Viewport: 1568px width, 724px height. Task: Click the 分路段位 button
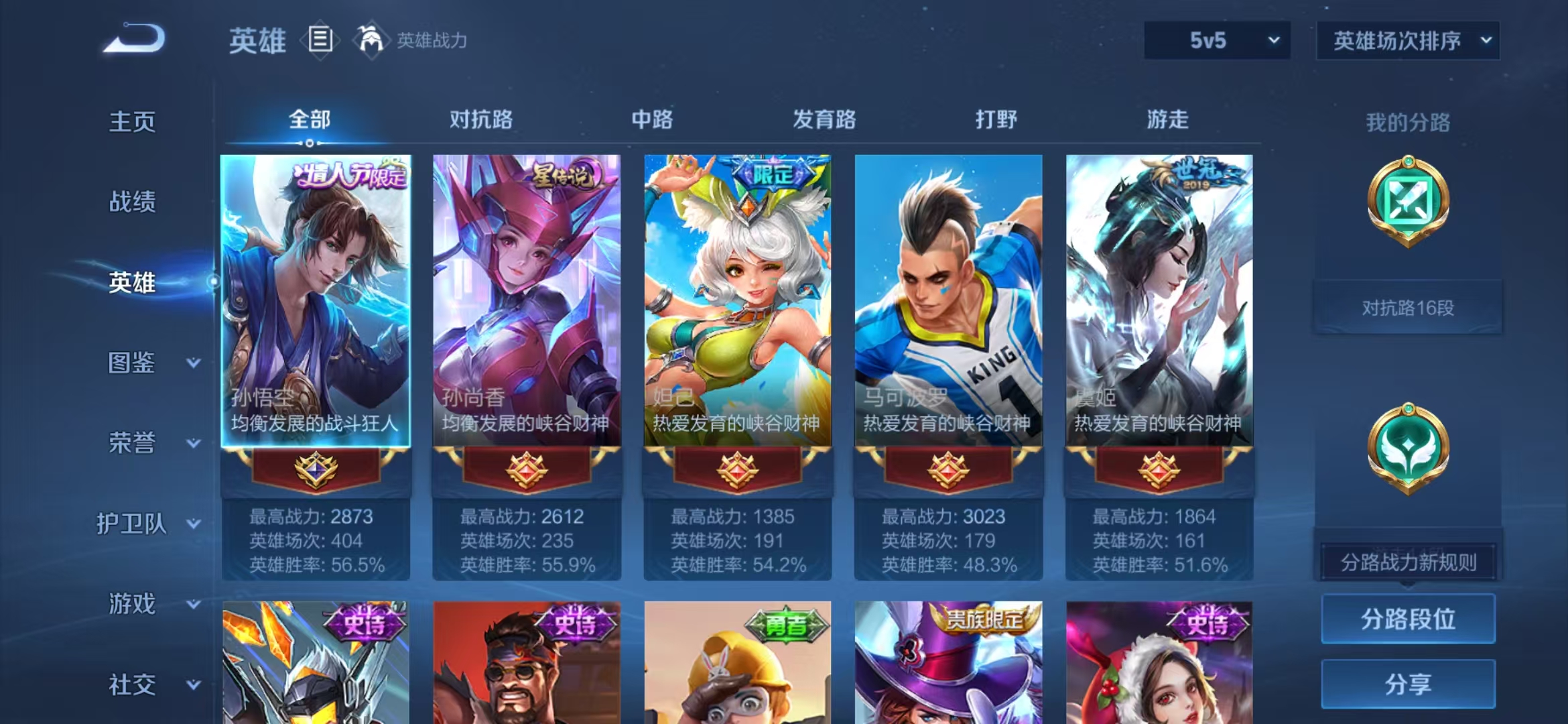coord(1407,619)
